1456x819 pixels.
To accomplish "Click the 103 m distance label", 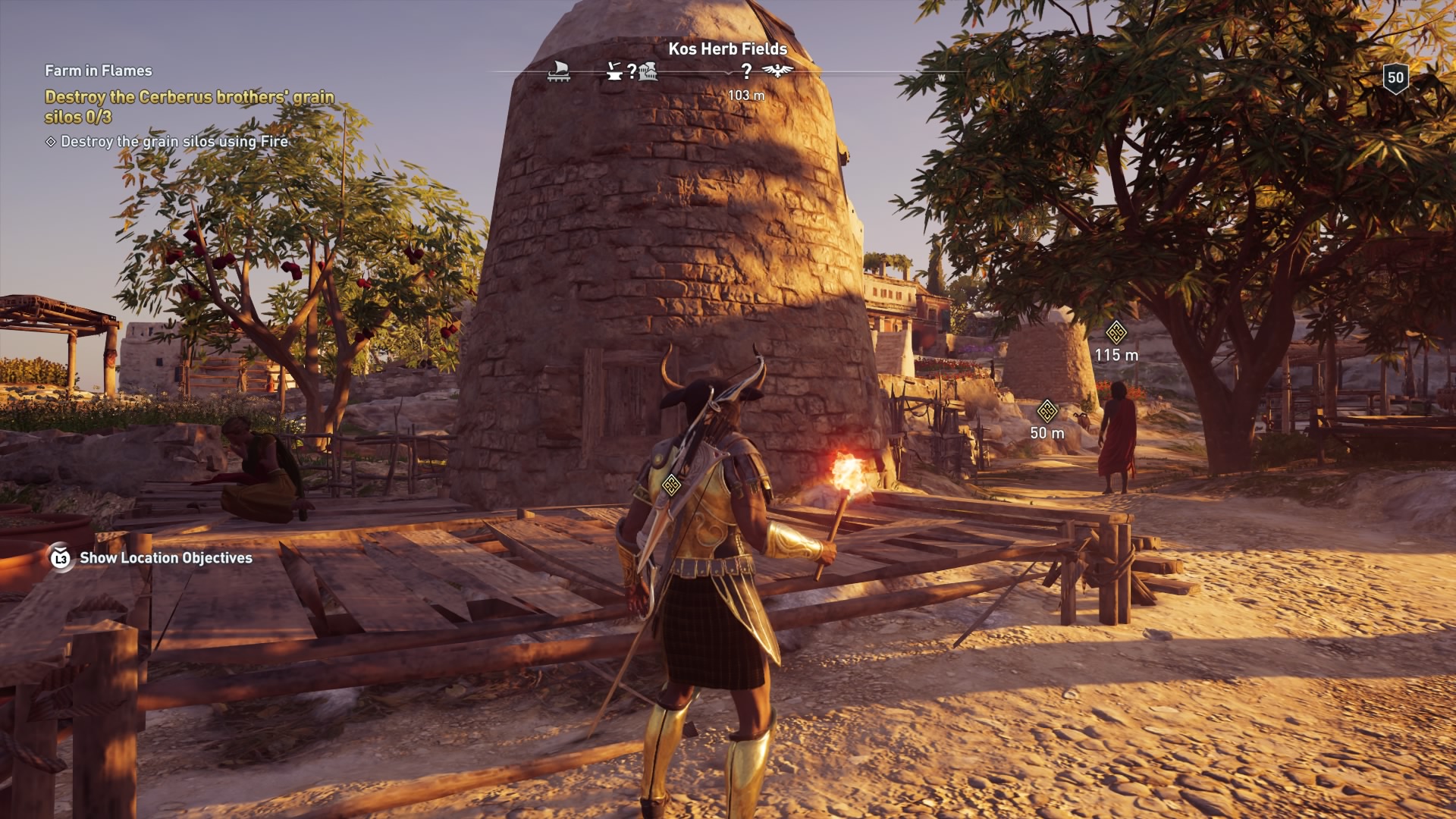I will pyautogui.click(x=745, y=96).
